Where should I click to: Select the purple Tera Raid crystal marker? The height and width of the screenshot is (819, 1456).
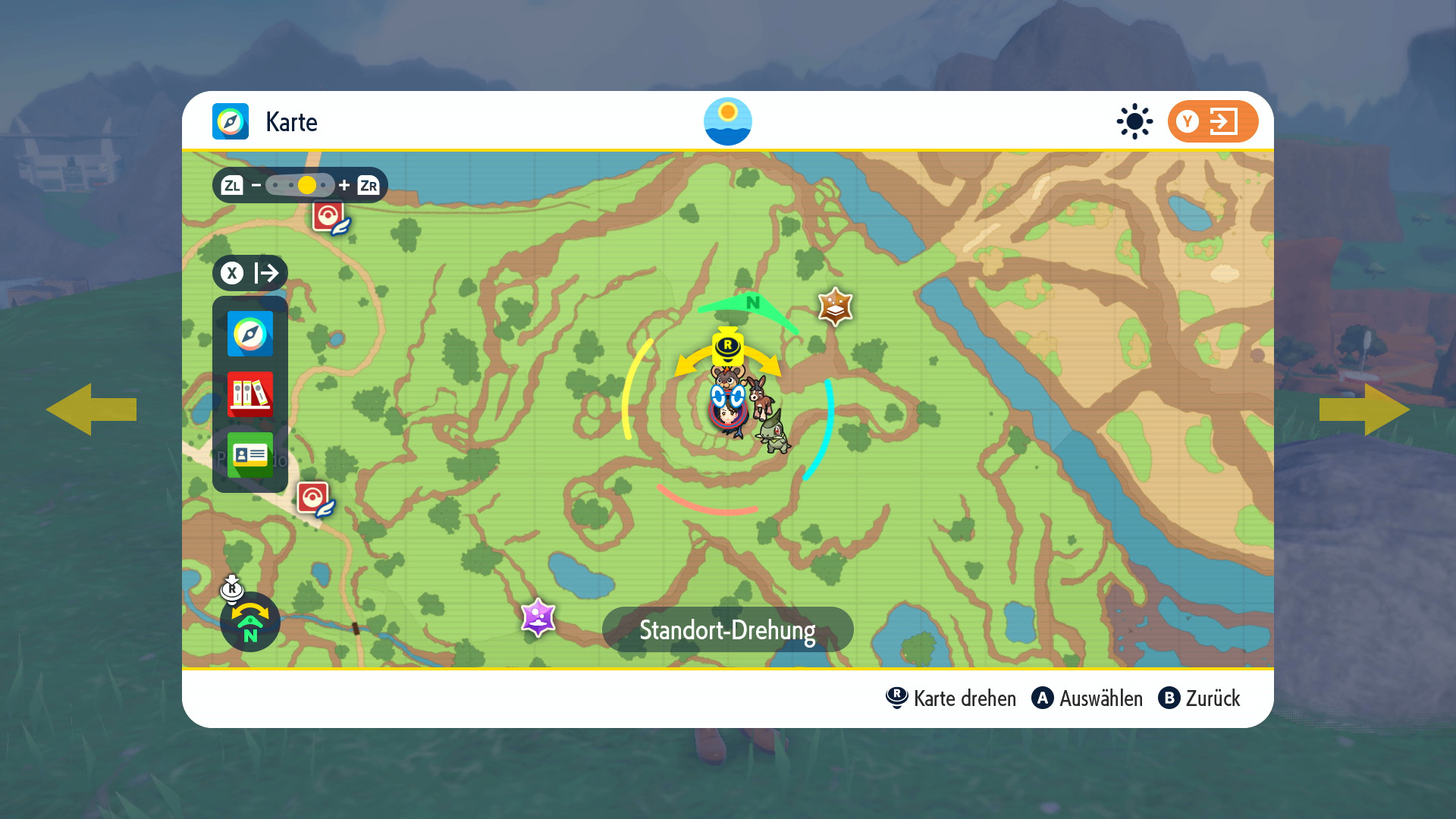538,617
